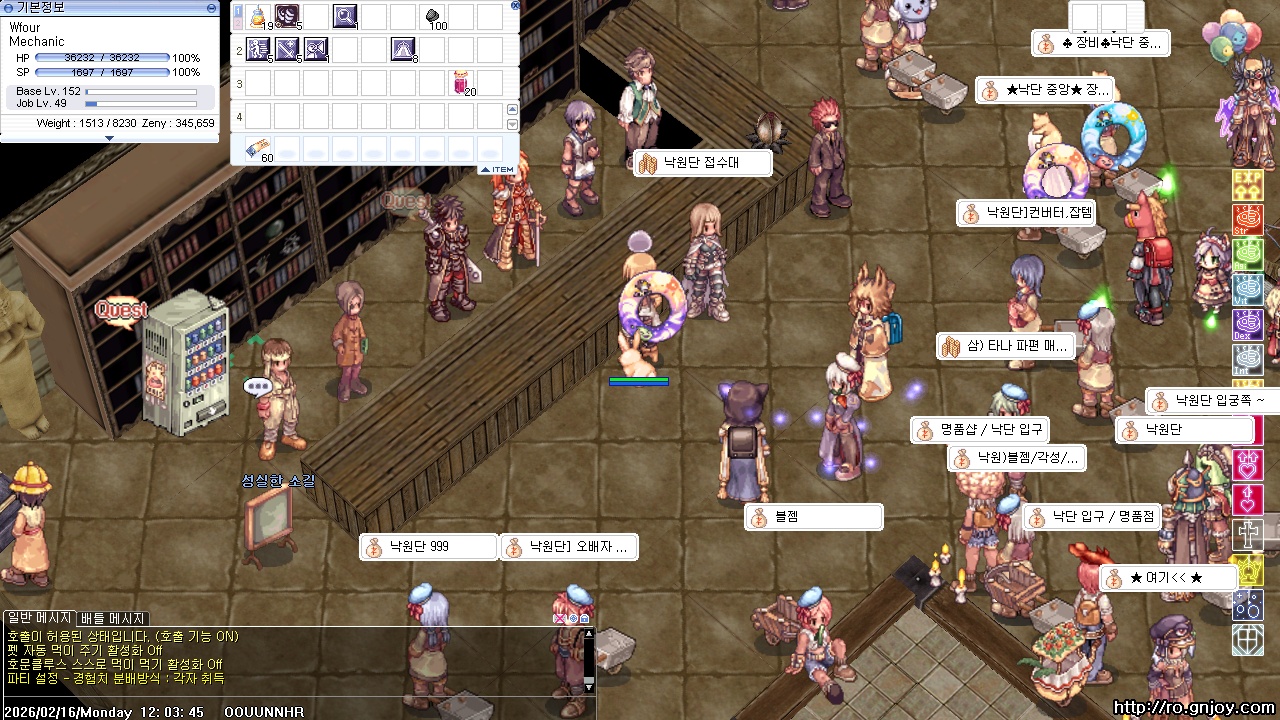Switch to the 배틀 메시지 chat tab
This screenshot has width=1280, height=720.
[x=113, y=618]
